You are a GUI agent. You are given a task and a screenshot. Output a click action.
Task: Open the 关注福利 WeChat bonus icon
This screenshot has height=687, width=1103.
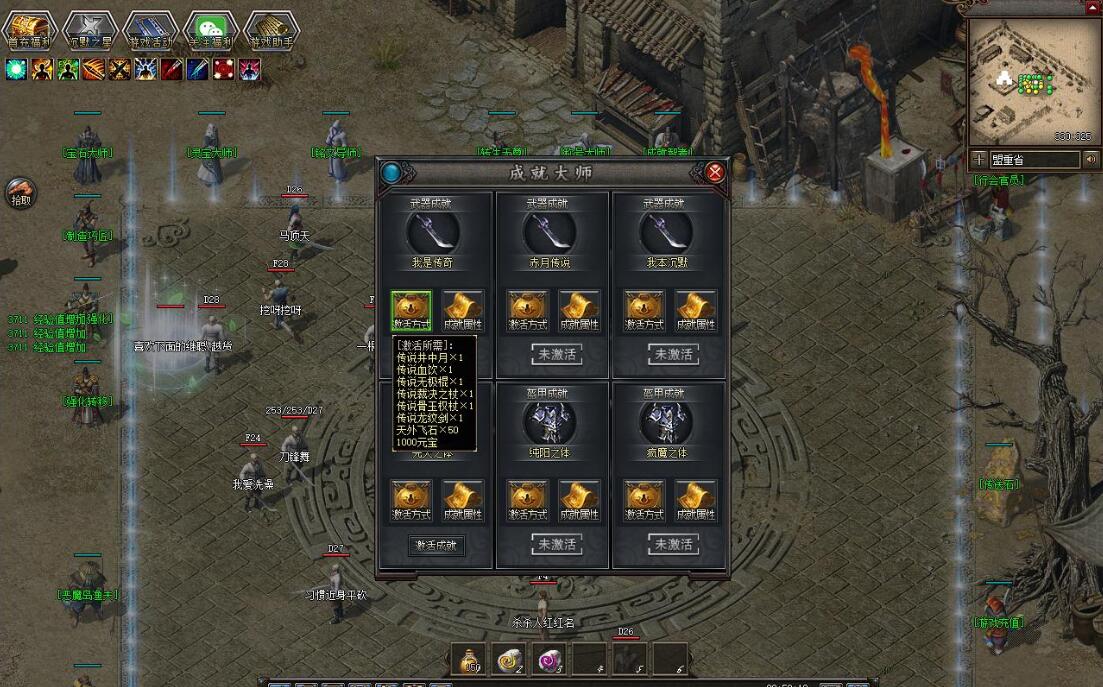coord(210,30)
